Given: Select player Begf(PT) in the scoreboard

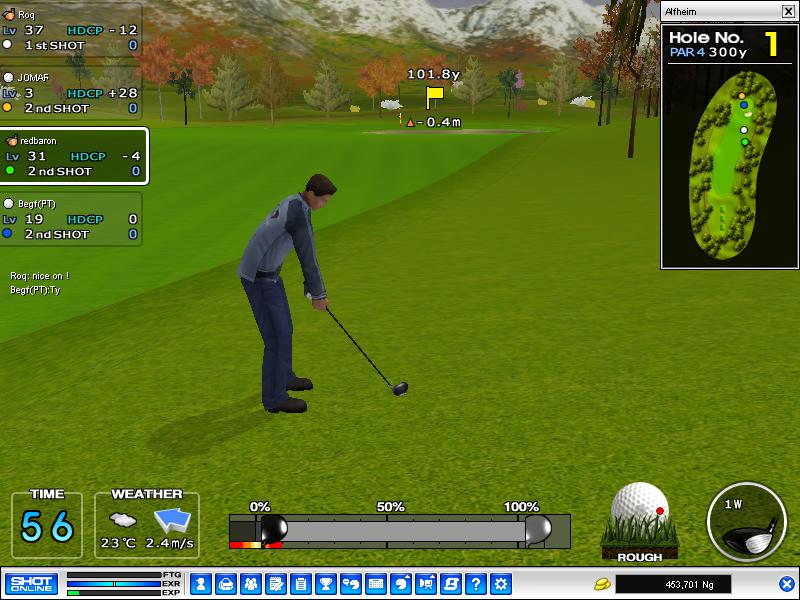Looking at the screenshot, I should pyautogui.click(x=70, y=219).
